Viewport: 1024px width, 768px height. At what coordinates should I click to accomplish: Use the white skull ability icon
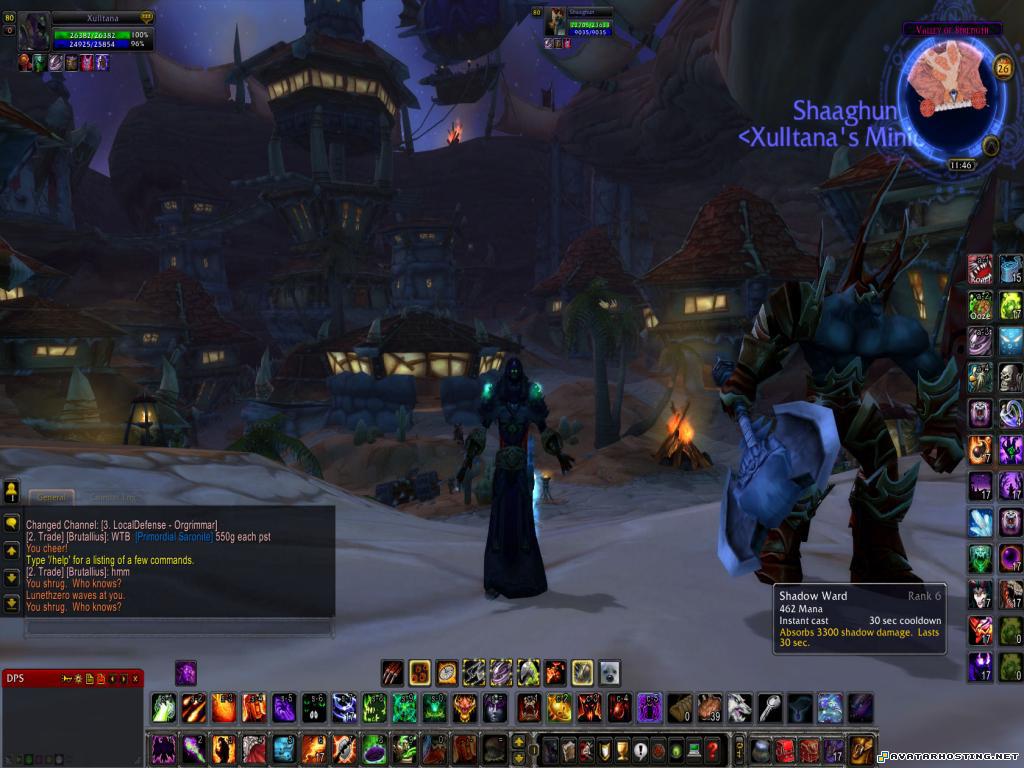coord(1010,376)
